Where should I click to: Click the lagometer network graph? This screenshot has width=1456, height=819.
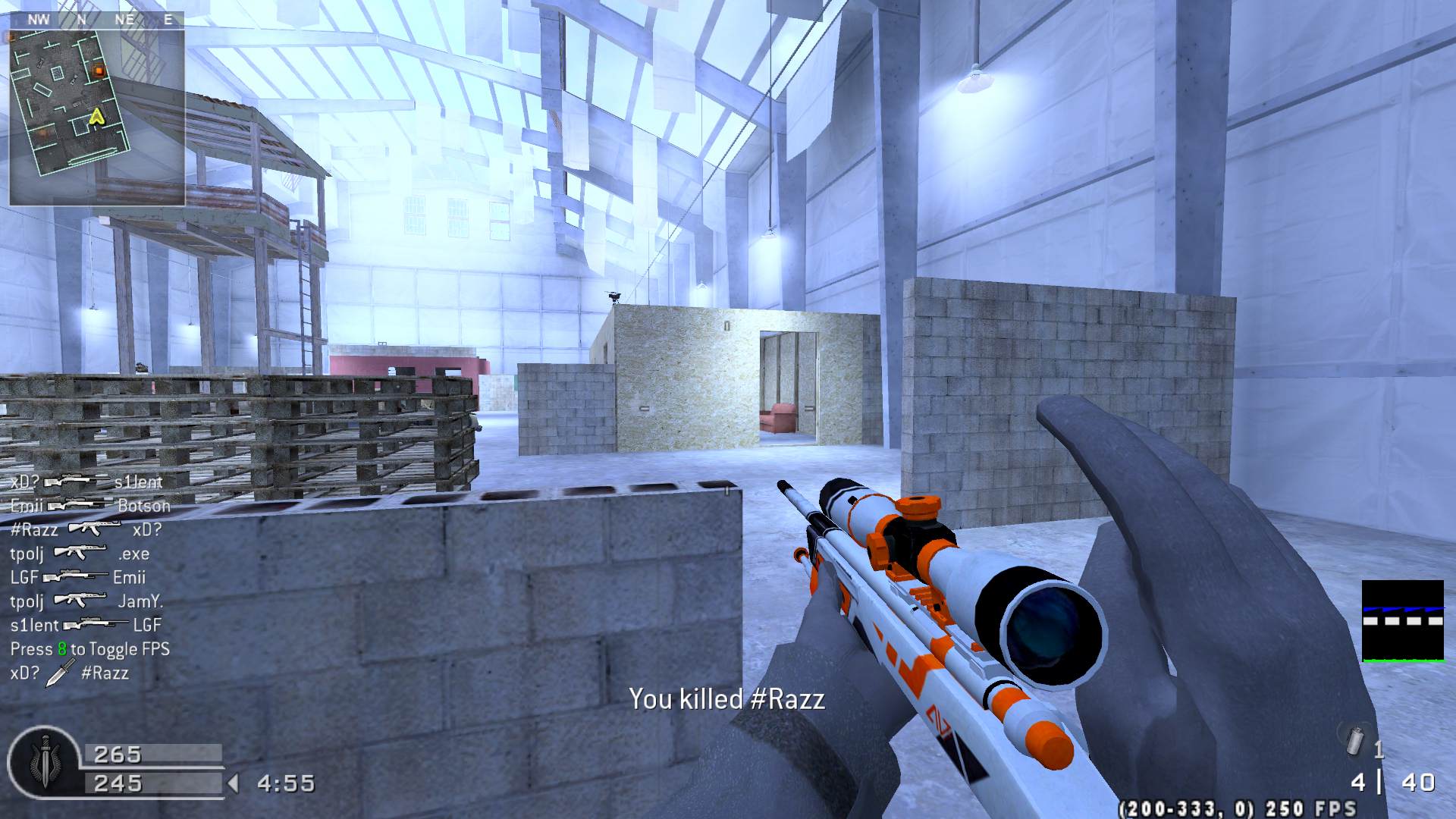click(1402, 621)
